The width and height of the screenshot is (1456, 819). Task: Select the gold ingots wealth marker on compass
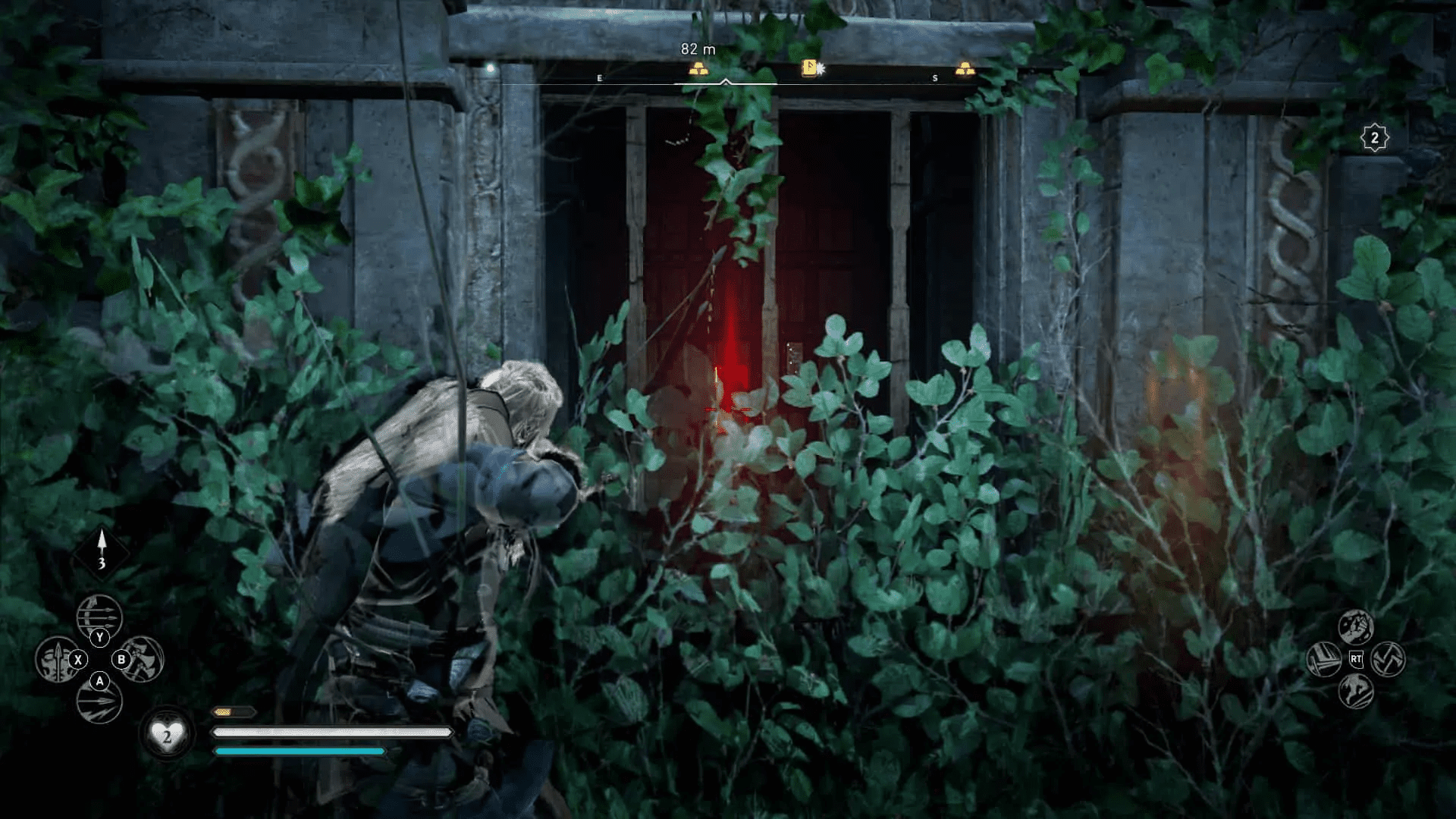click(700, 68)
